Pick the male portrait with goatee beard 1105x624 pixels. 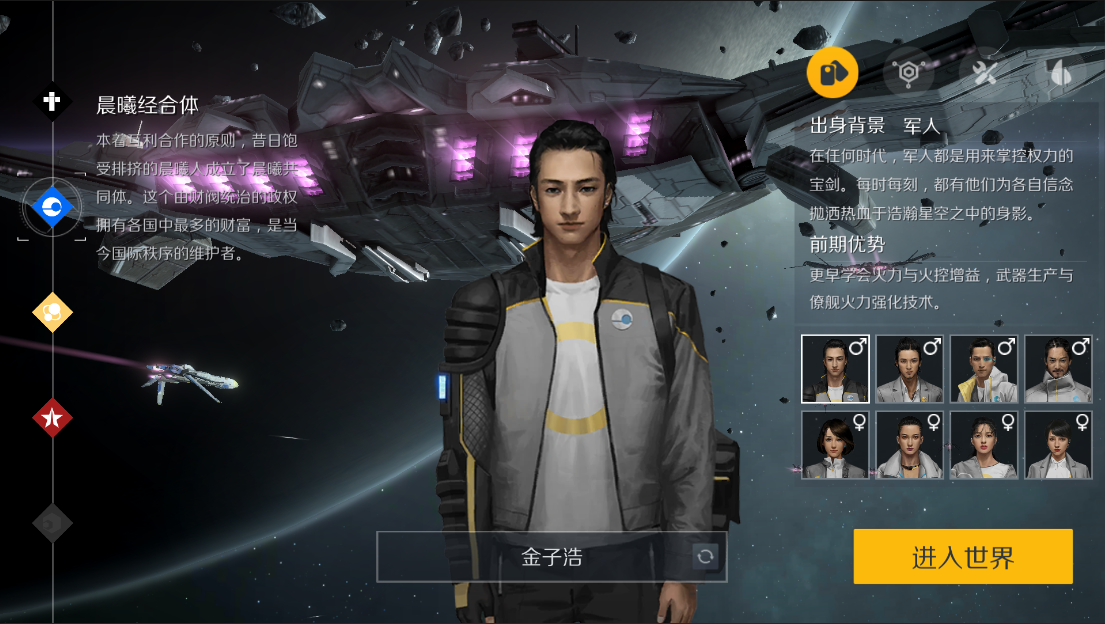point(1058,369)
